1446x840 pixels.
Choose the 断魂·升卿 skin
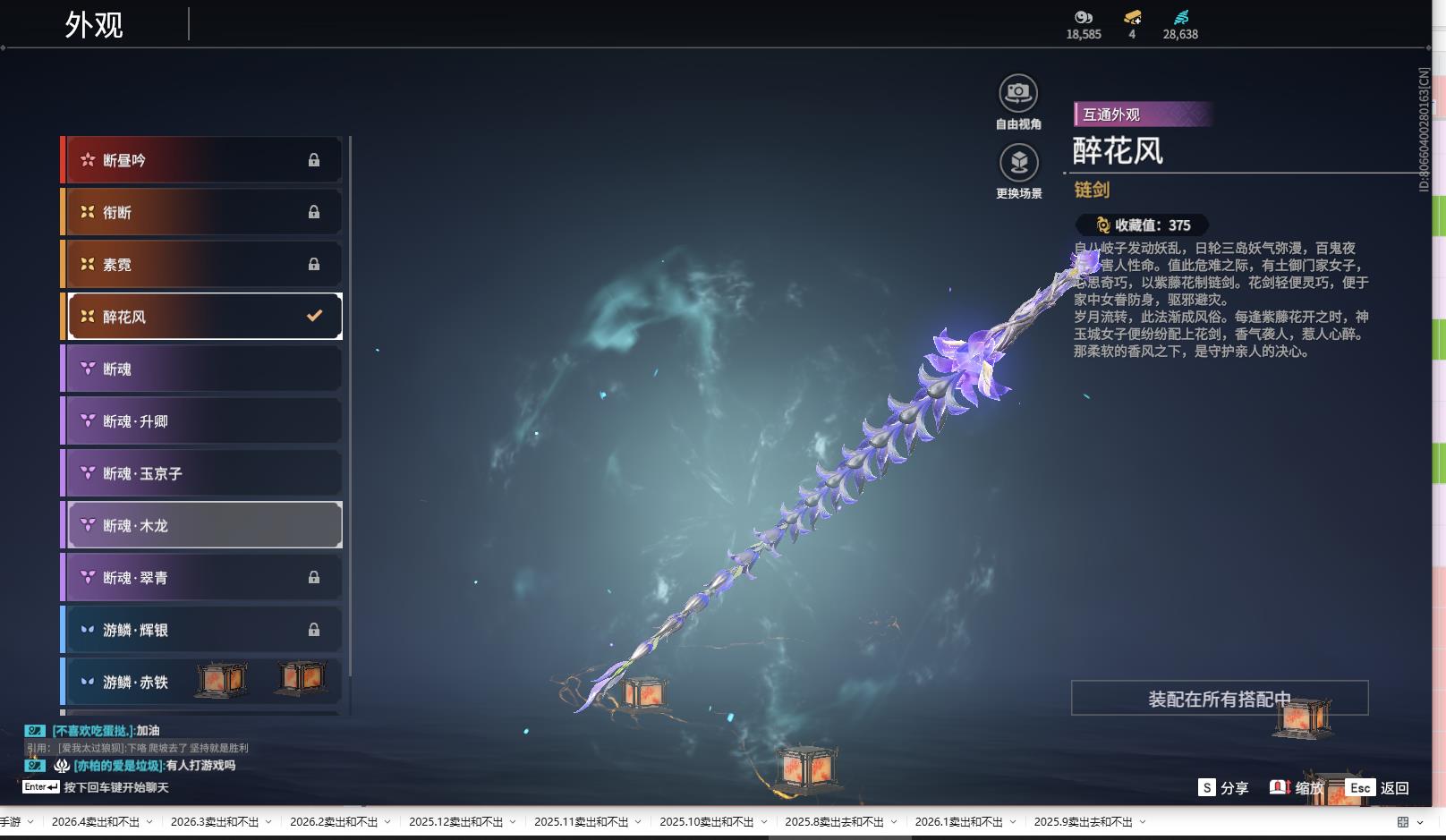(x=204, y=420)
